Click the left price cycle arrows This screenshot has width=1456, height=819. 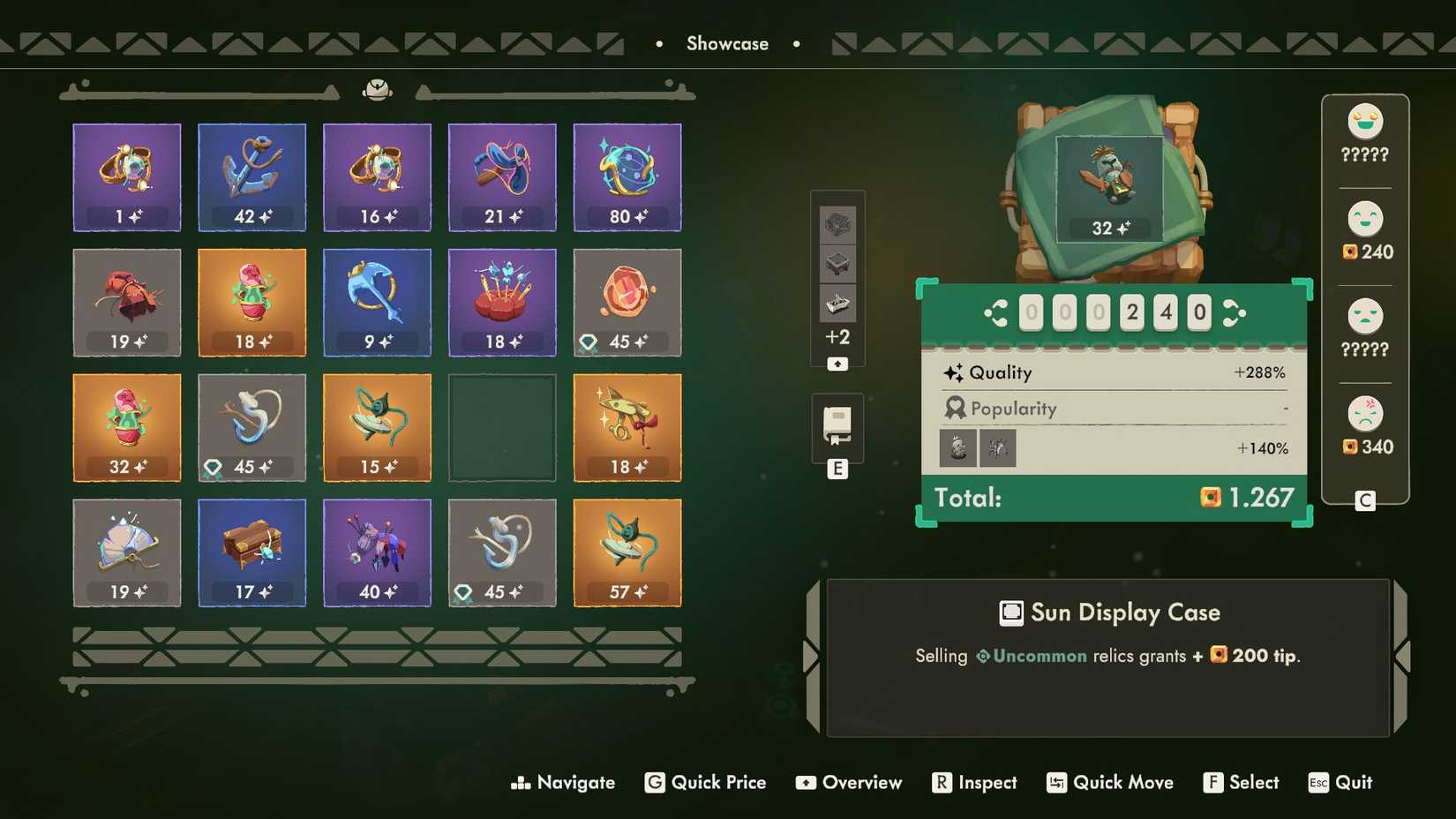[x=995, y=312]
